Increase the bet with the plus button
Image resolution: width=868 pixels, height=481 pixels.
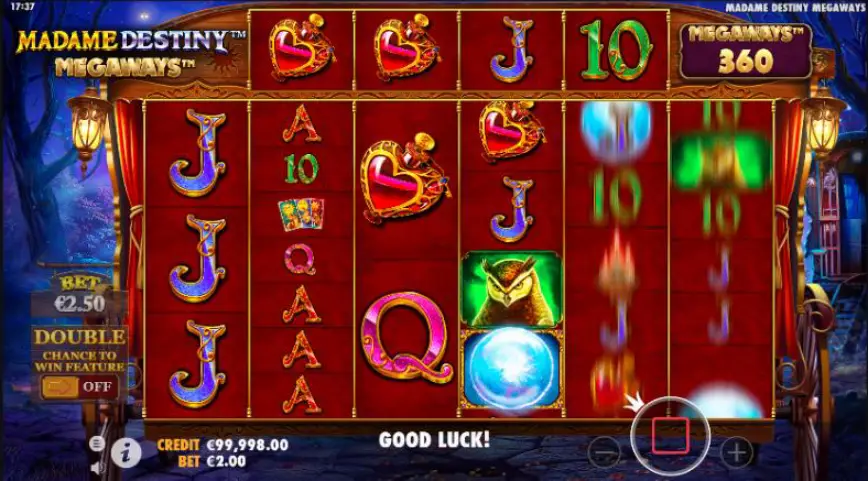(736, 452)
